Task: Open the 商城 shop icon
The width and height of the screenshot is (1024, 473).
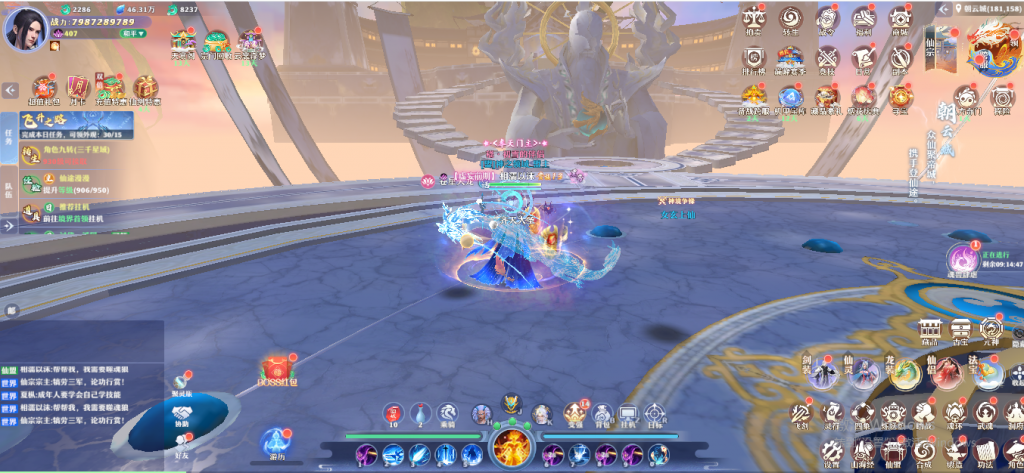Action: [x=900, y=19]
